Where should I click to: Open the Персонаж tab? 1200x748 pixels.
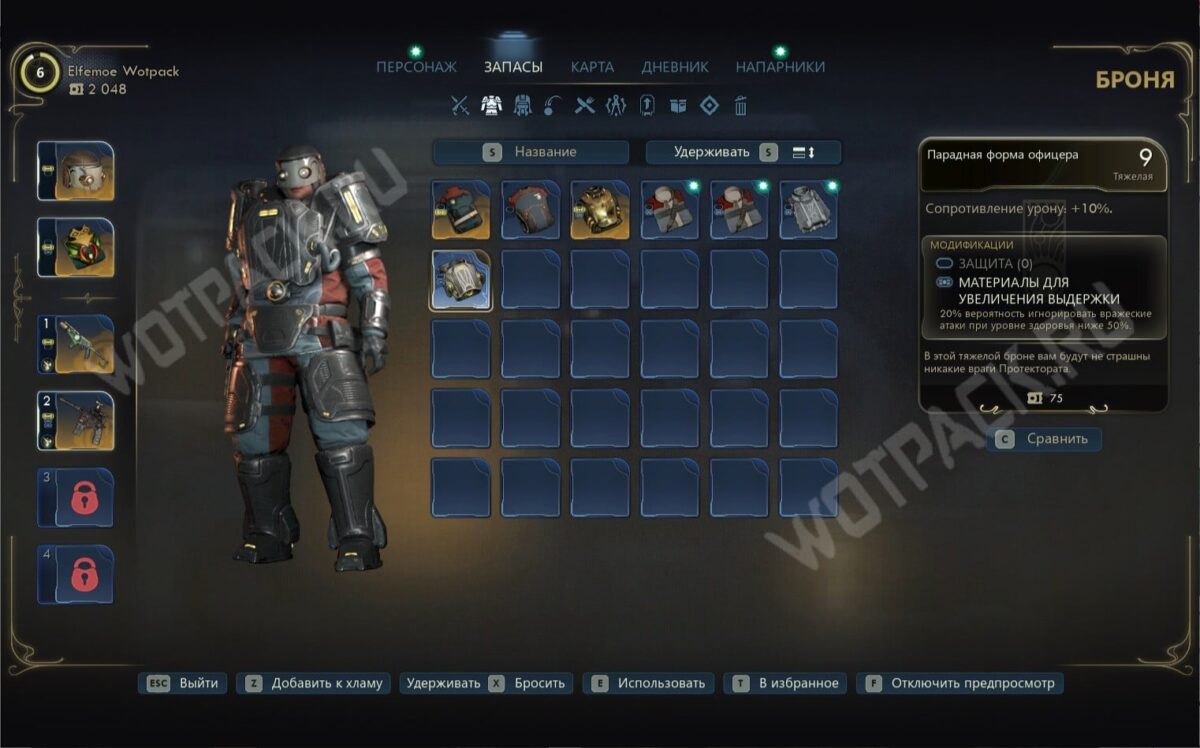[x=416, y=67]
